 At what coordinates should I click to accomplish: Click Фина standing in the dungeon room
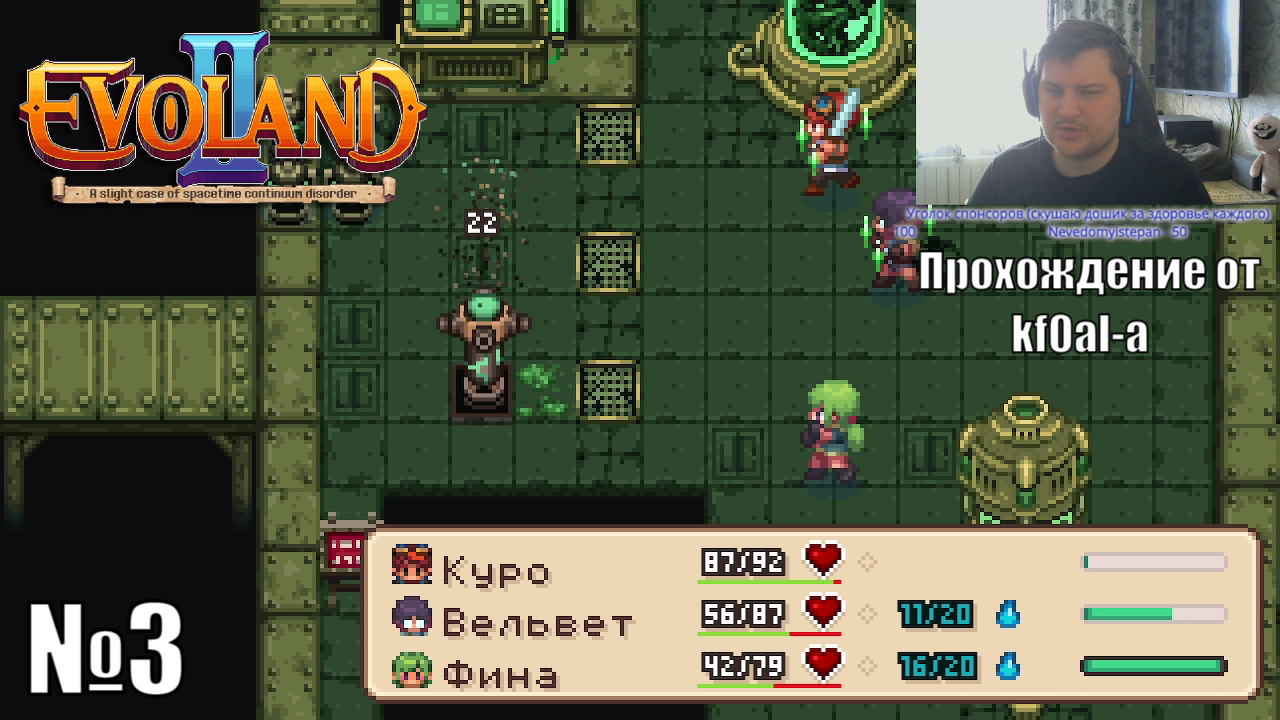pos(830,430)
